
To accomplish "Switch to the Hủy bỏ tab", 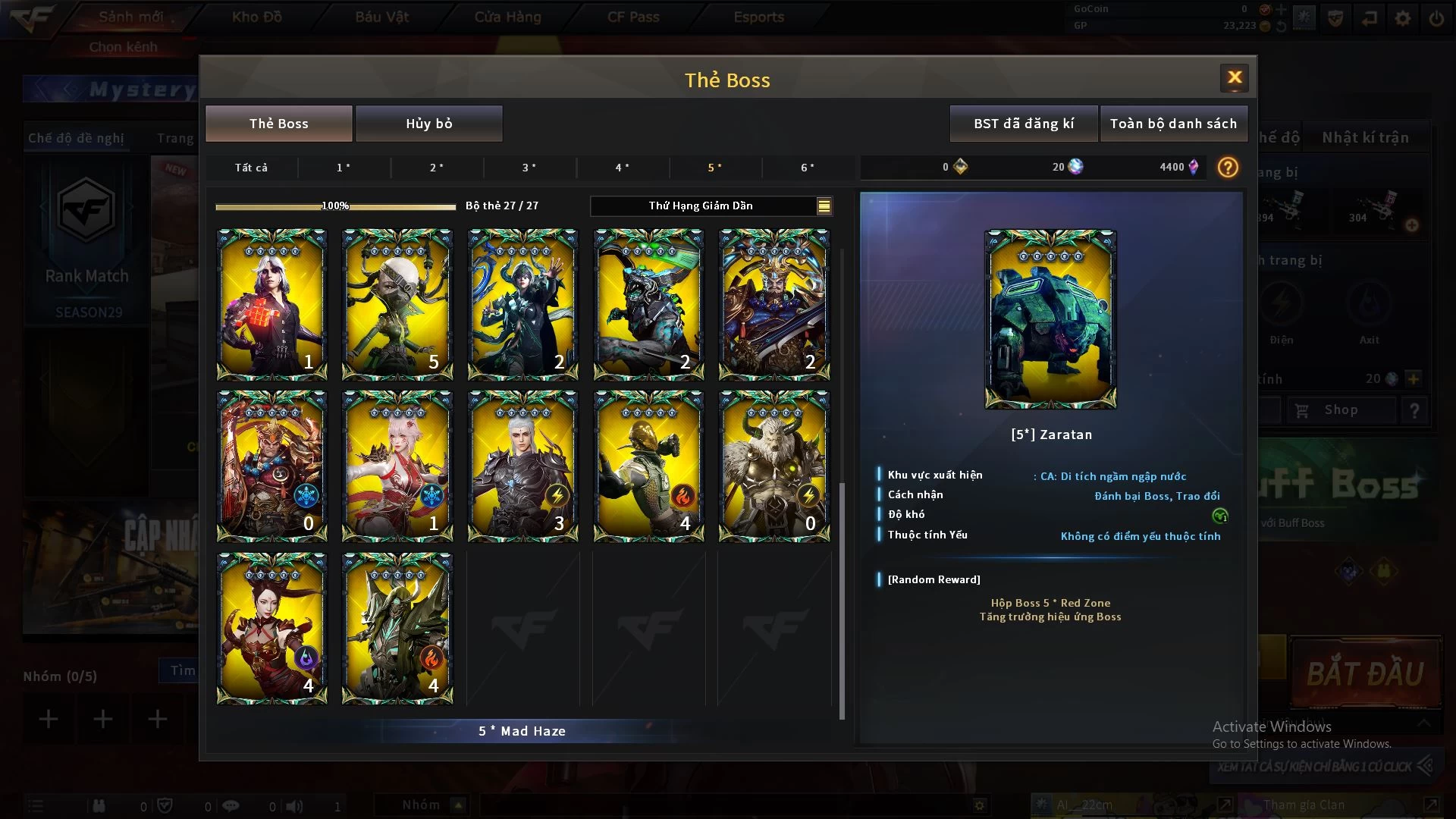I will coord(428,124).
